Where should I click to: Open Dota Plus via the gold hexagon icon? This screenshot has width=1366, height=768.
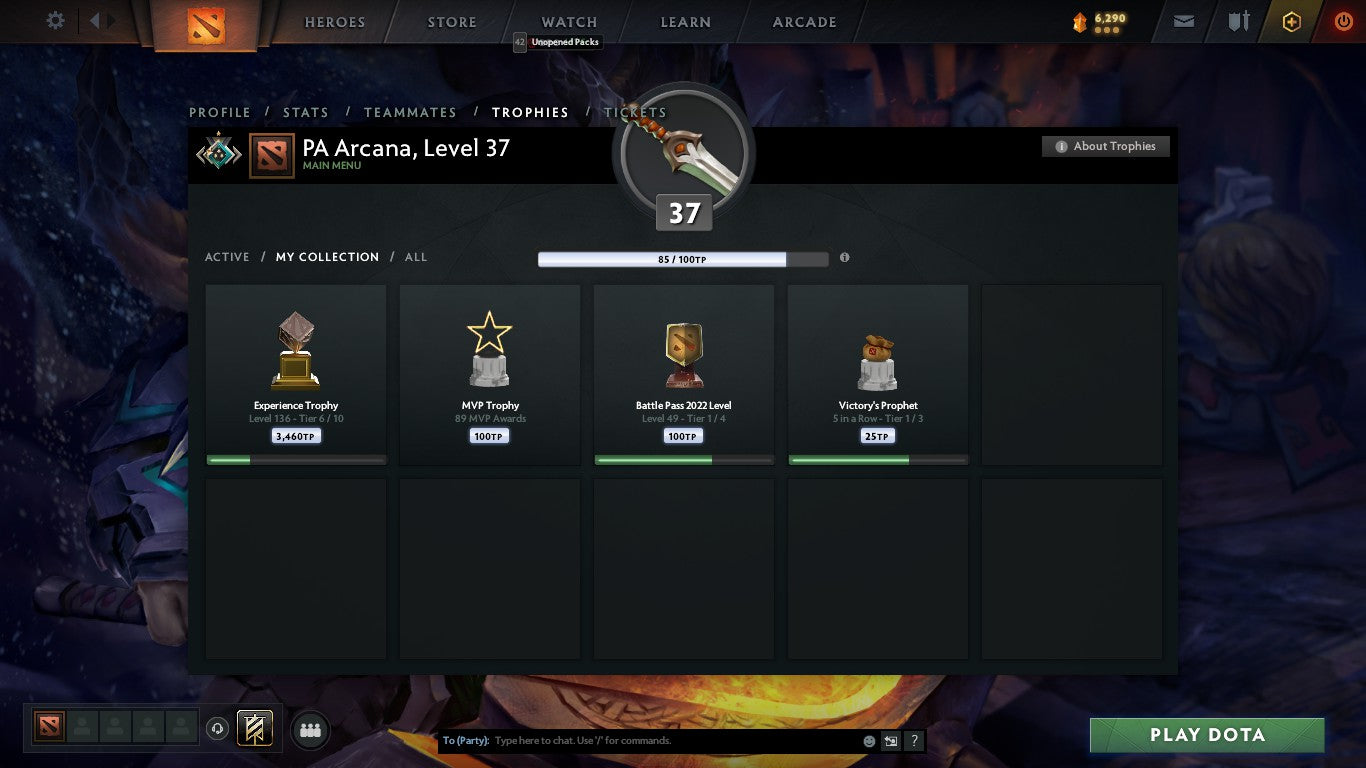(x=1291, y=20)
